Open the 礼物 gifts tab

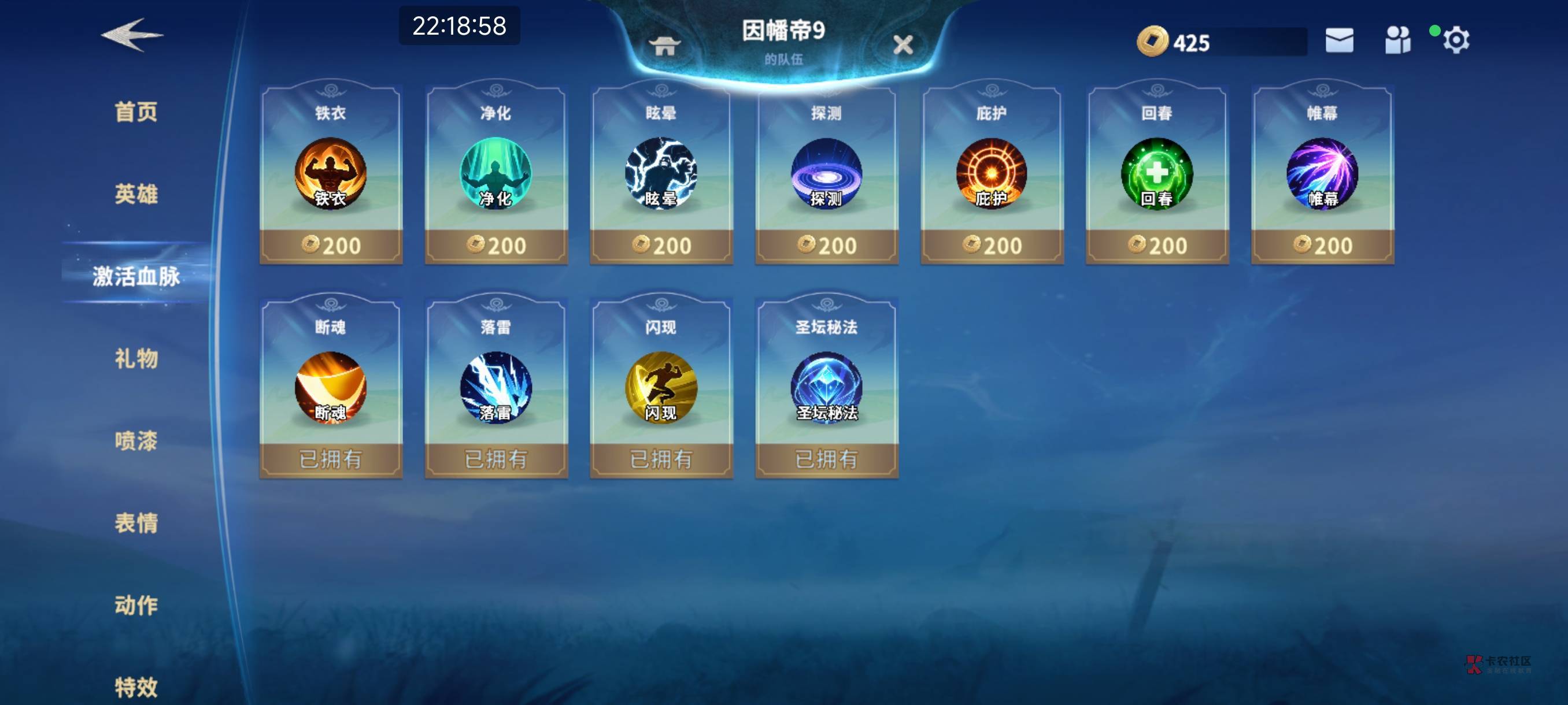click(136, 358)
